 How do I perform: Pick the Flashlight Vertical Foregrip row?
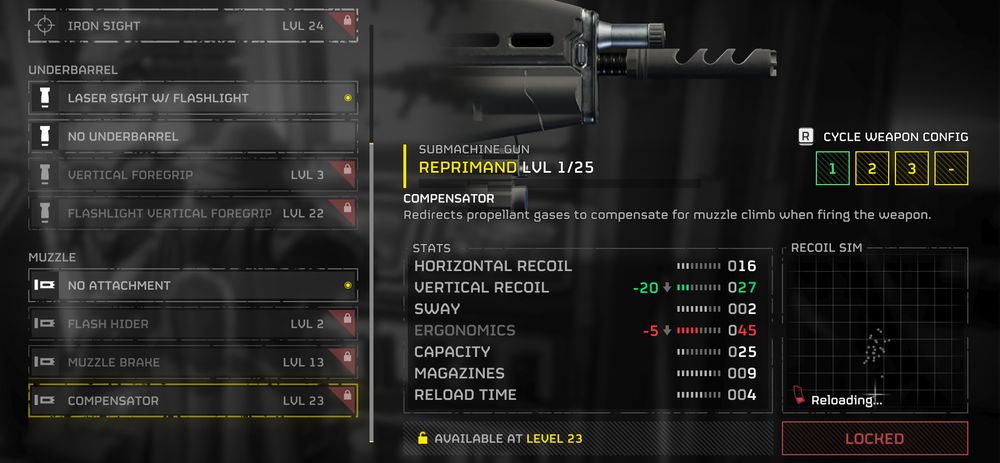click(x=192, y=213)
